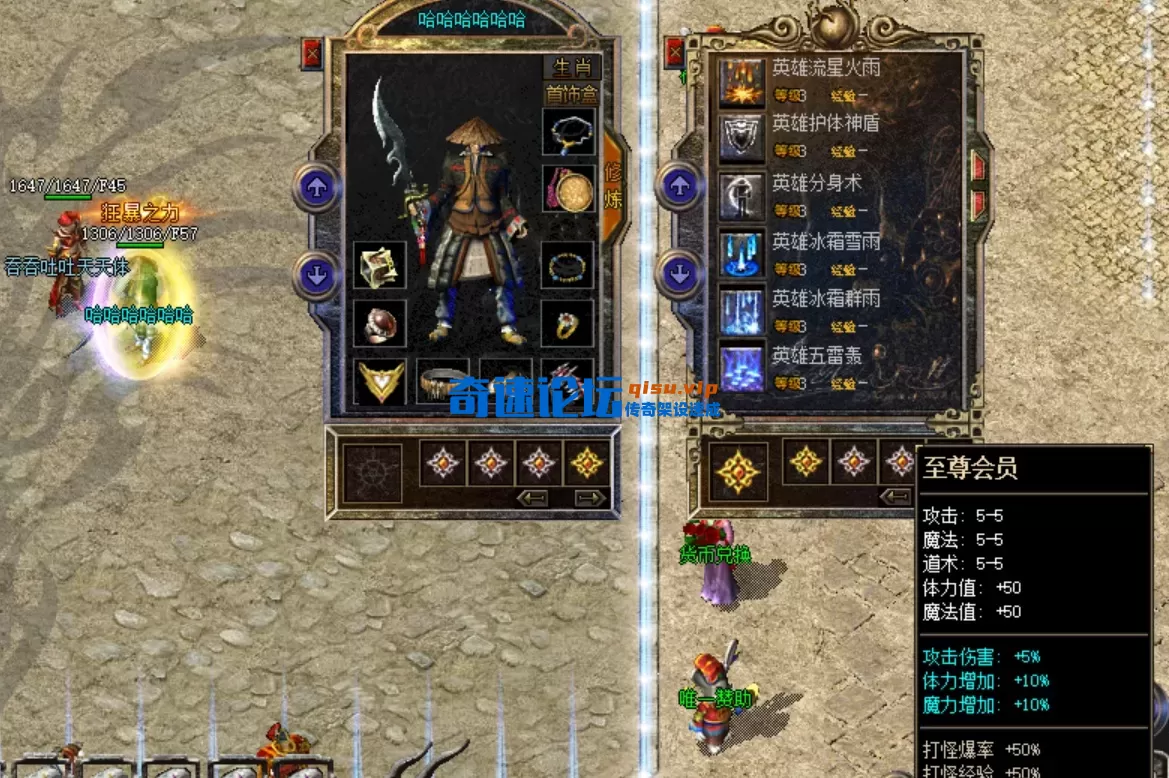Select the 英雄冰霜雪雨 skill
This screenshot has width=1169, height=778.
742,254
